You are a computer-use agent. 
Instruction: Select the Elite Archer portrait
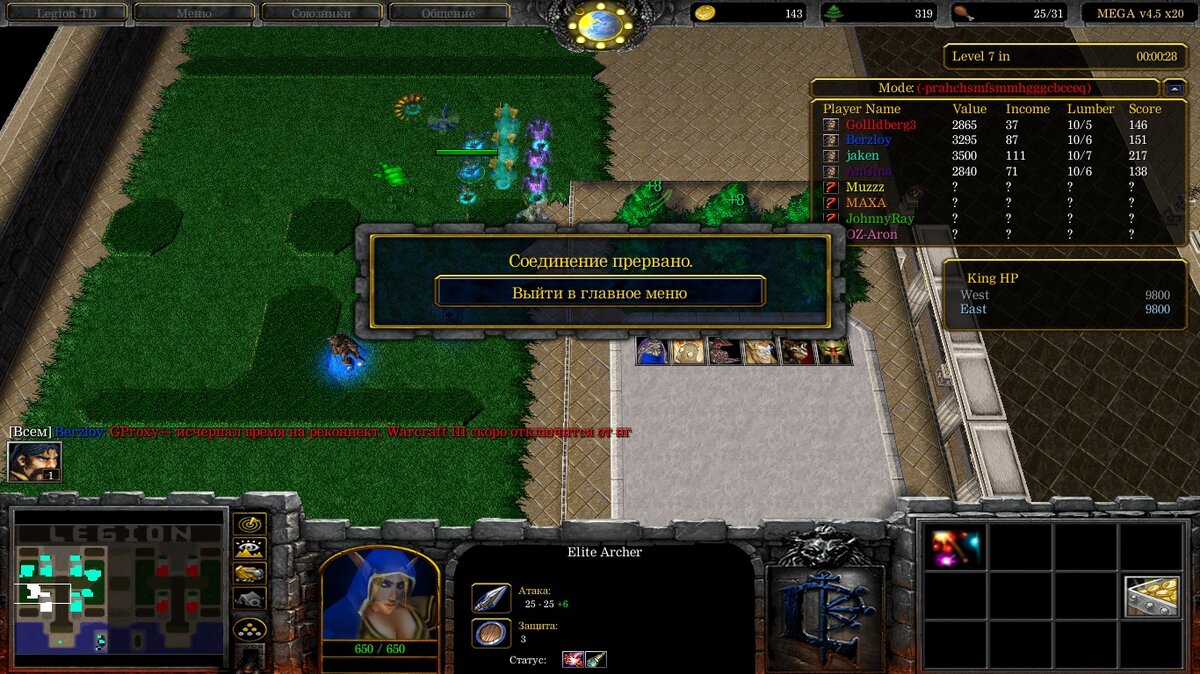point(379,593)
